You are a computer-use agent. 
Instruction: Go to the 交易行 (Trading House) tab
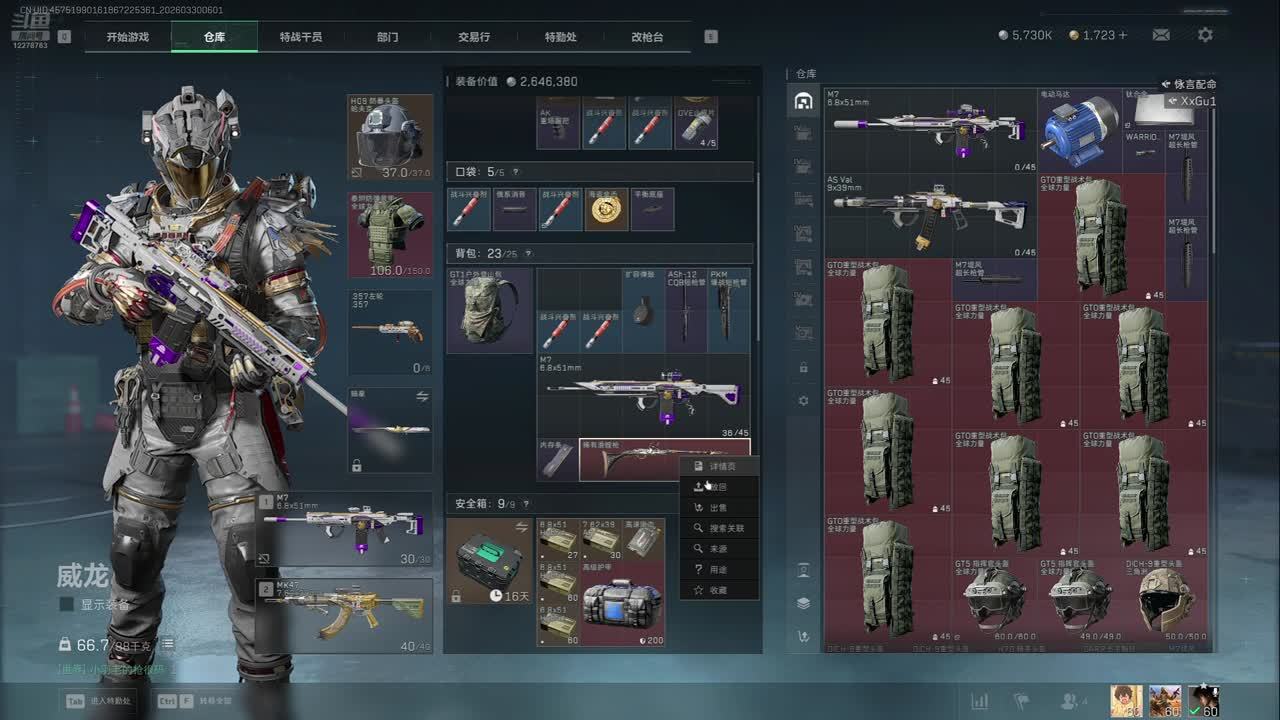[x=474, y=37]
